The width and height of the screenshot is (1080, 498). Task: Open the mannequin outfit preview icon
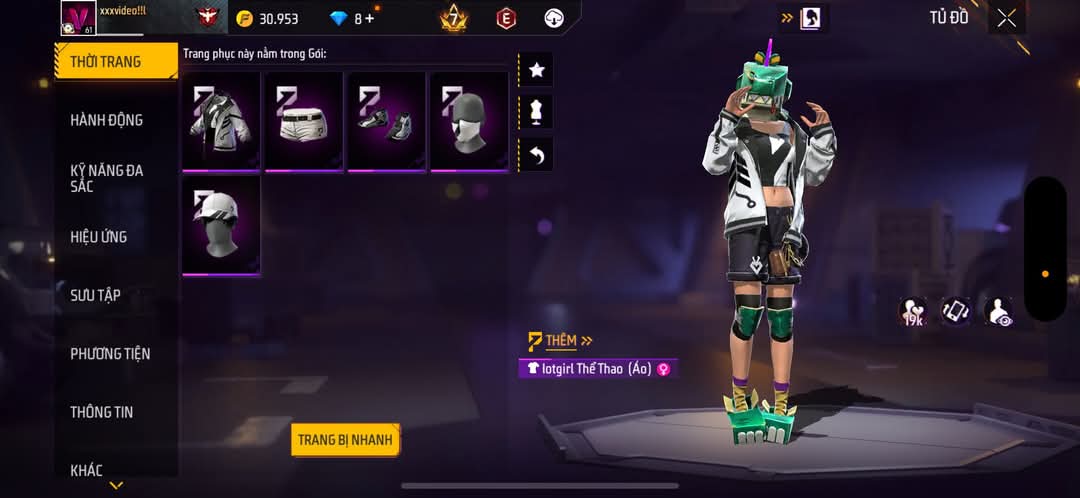click(x=536, y=112)
